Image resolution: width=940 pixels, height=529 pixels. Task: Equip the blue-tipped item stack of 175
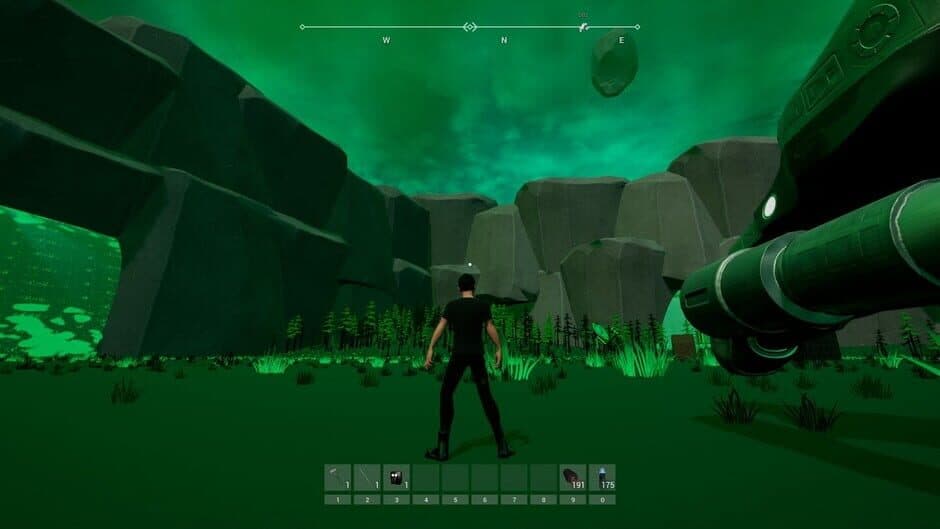602,477
